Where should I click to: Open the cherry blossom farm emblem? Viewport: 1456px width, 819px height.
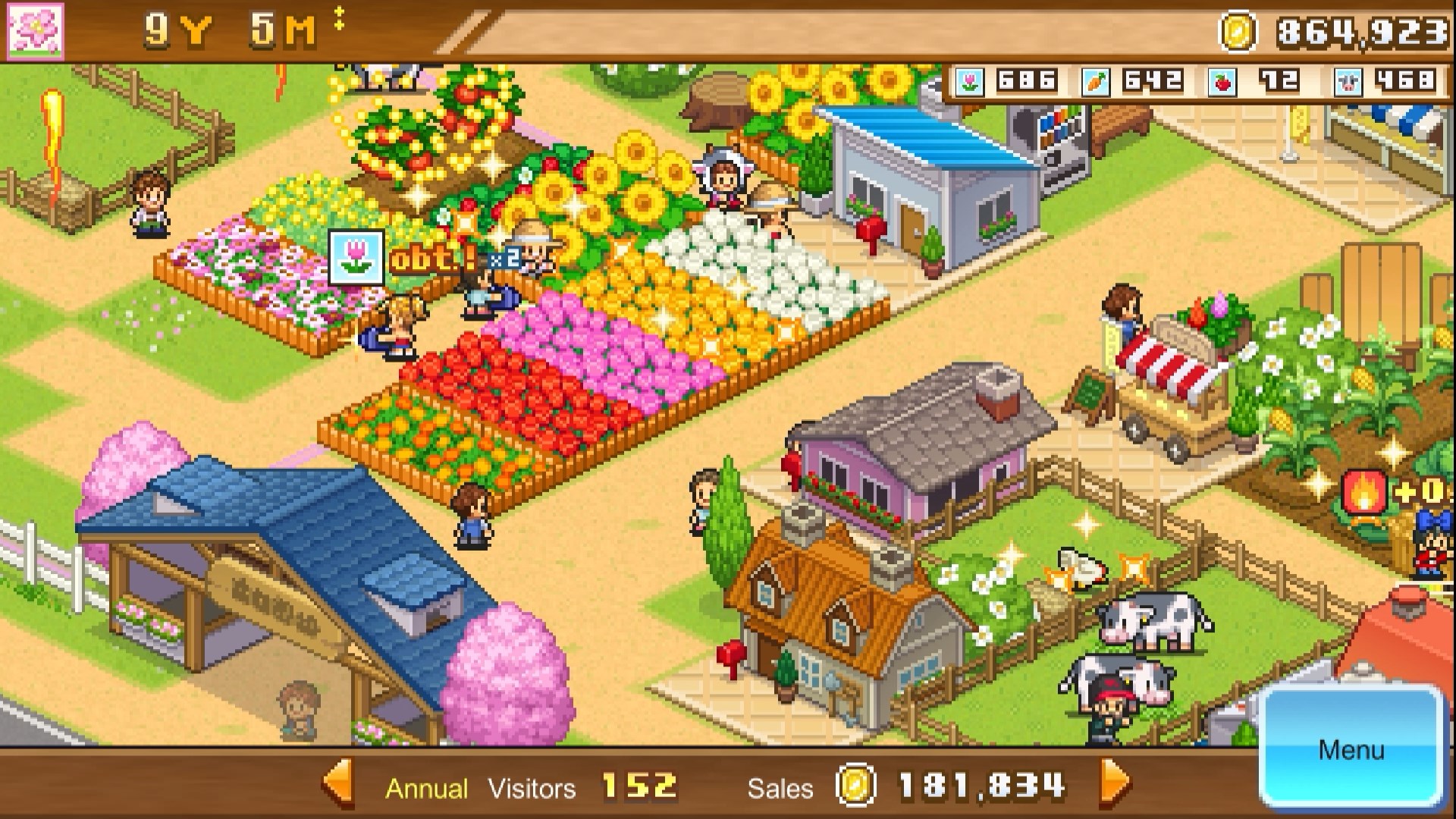[36, 30]
